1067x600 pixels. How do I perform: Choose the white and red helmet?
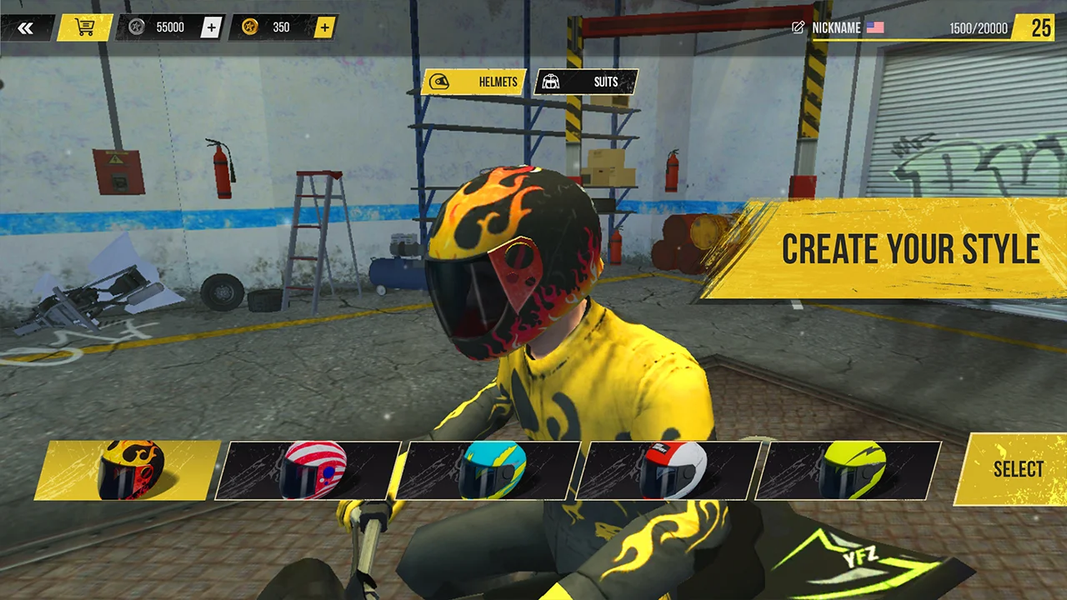tap(672, 470)
